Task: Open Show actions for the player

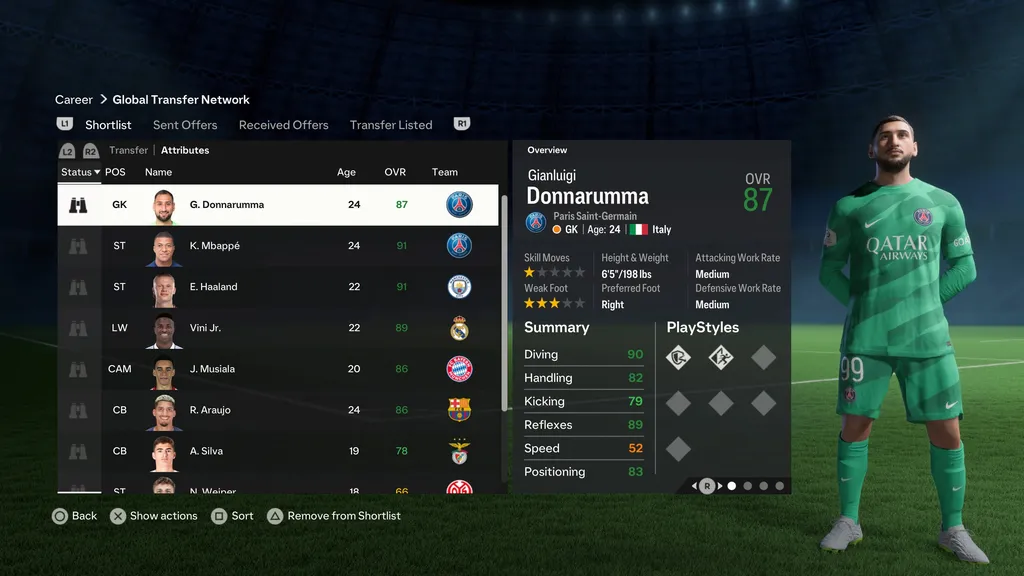Action: [153, 516]
